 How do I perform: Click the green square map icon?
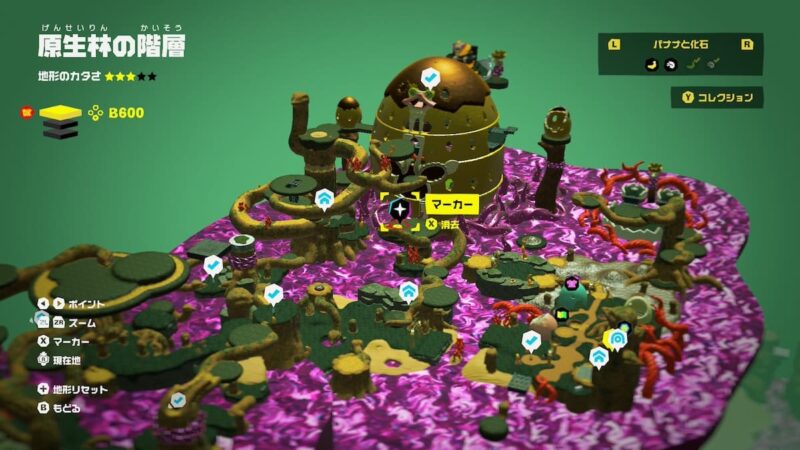coord(562,314)
